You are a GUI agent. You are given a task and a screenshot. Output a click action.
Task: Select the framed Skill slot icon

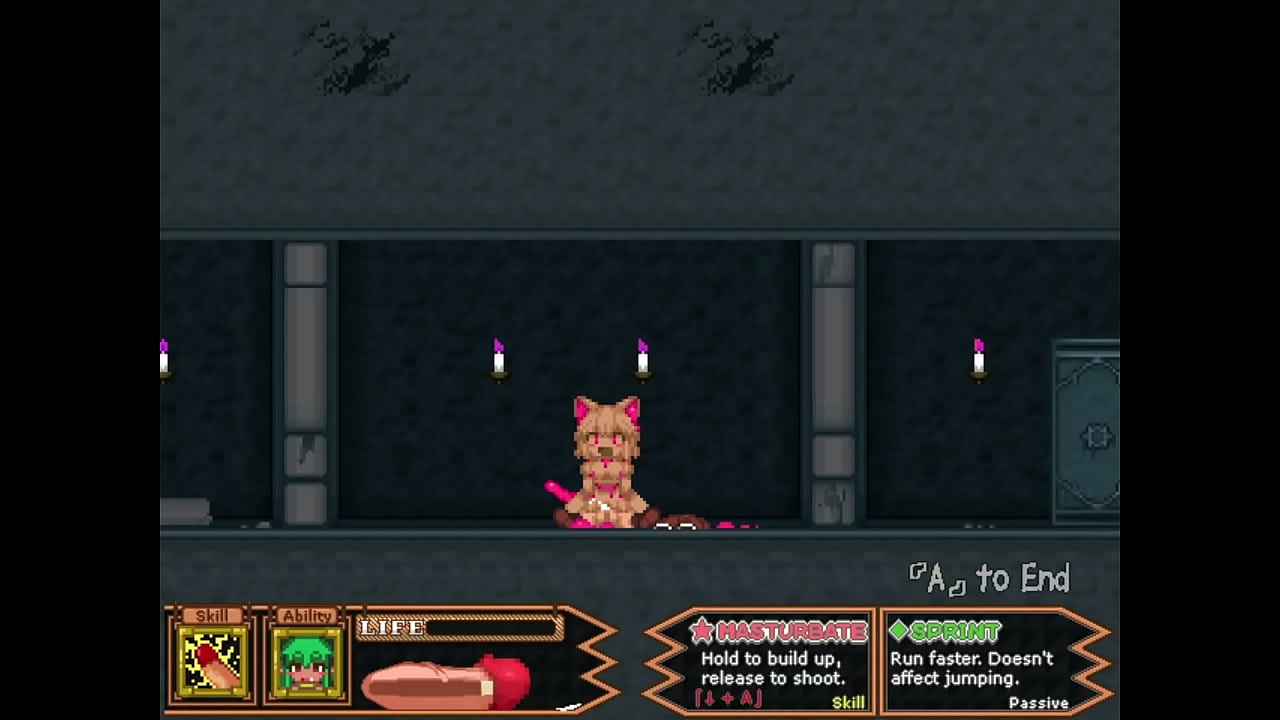[x=211, y=661]
